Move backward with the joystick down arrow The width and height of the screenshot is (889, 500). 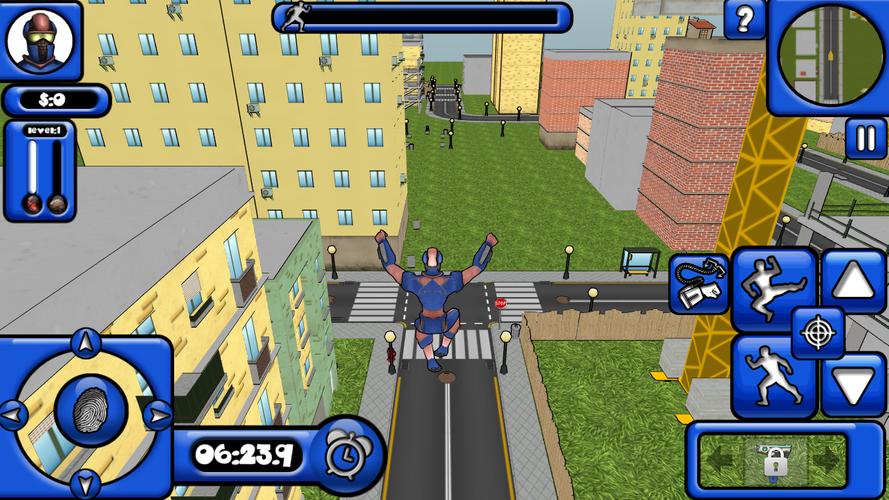[x=86, y=480]
